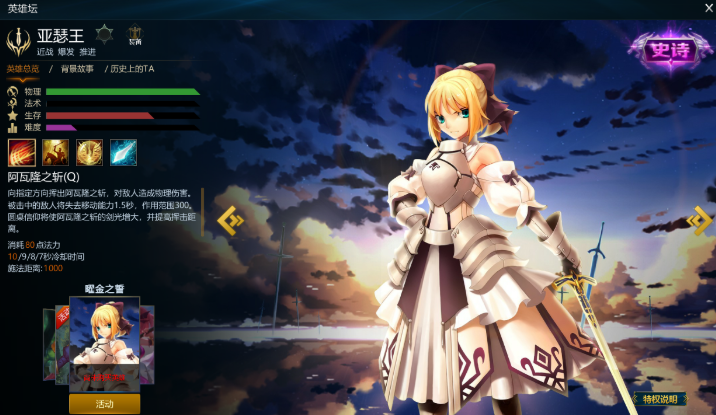Image resolution: width=716 pixels, height=415 pixels.
Task: Show the next hero with right arrow
Action: coord(699,220)
